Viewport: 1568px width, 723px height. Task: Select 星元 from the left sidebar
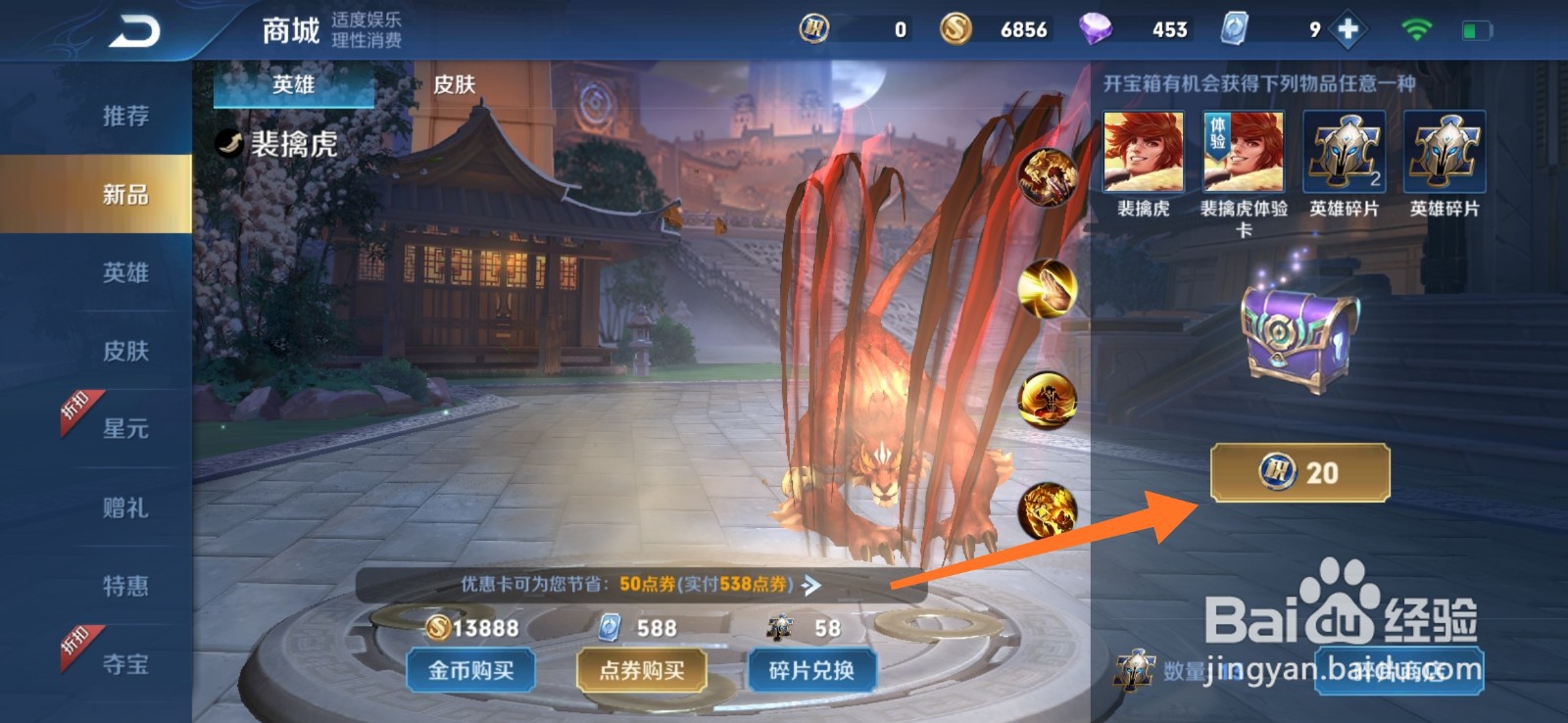pos(124,429)
